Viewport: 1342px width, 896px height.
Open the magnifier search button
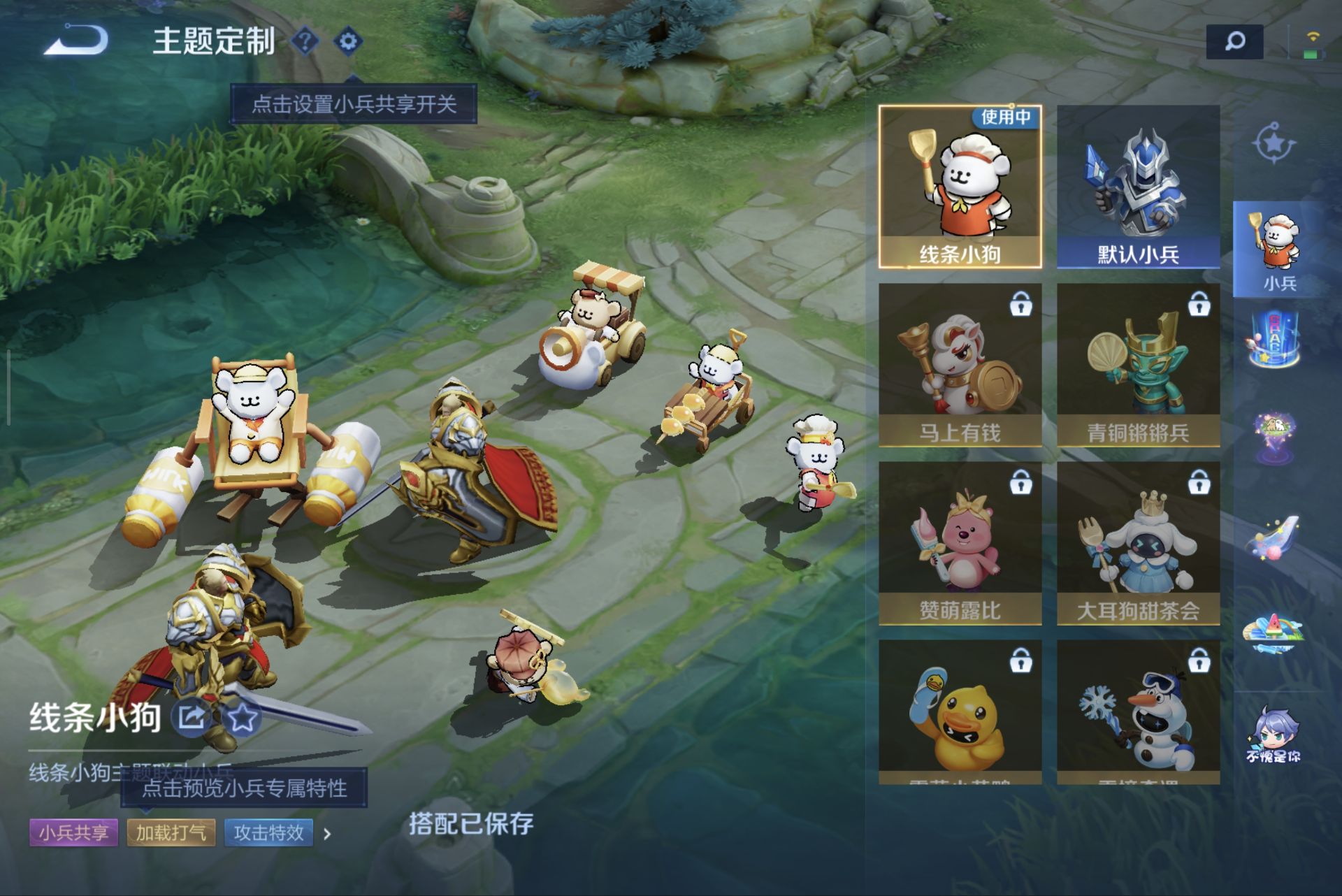1234,42
